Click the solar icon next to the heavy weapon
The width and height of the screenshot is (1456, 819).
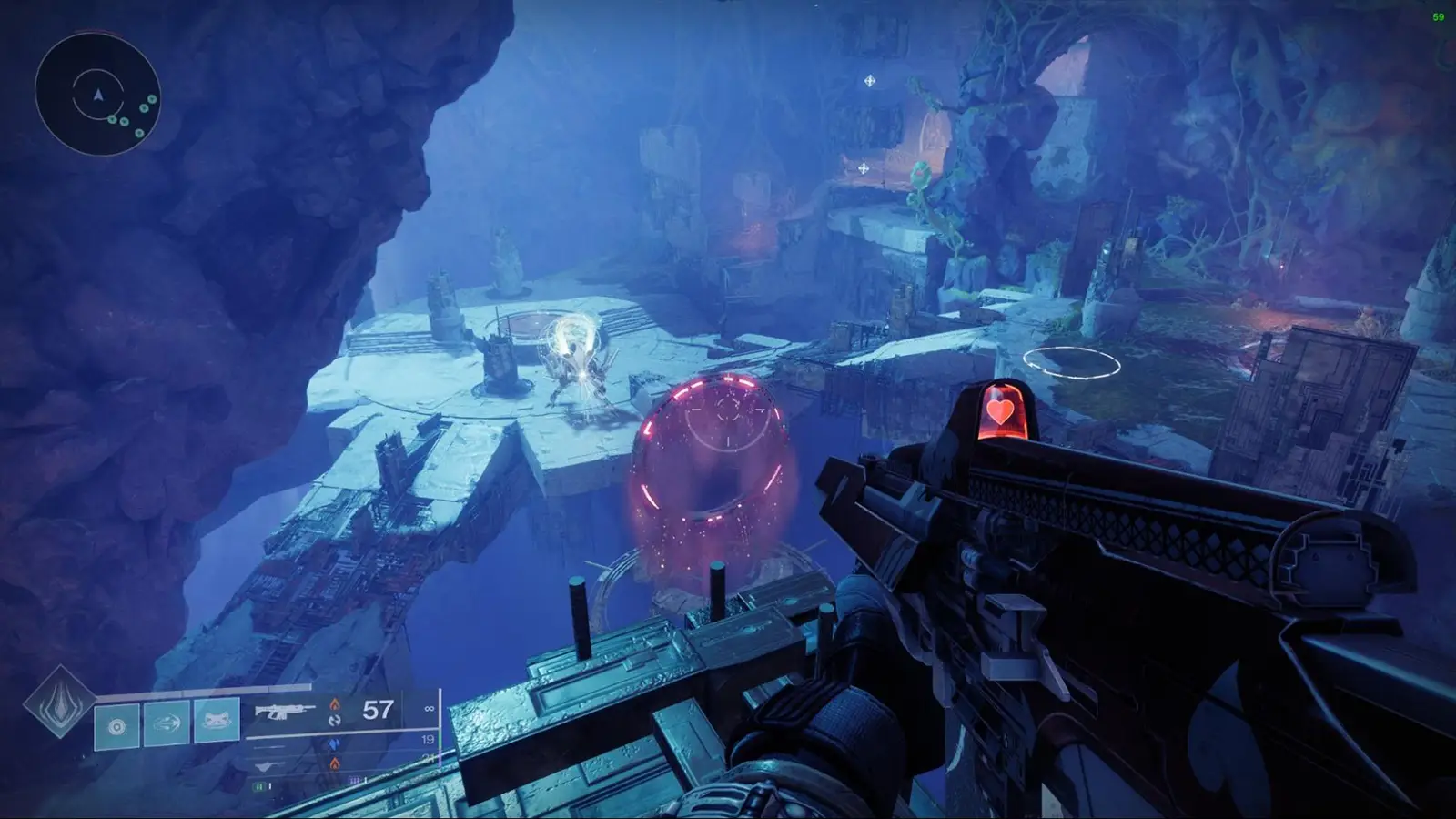click(334, 763)
